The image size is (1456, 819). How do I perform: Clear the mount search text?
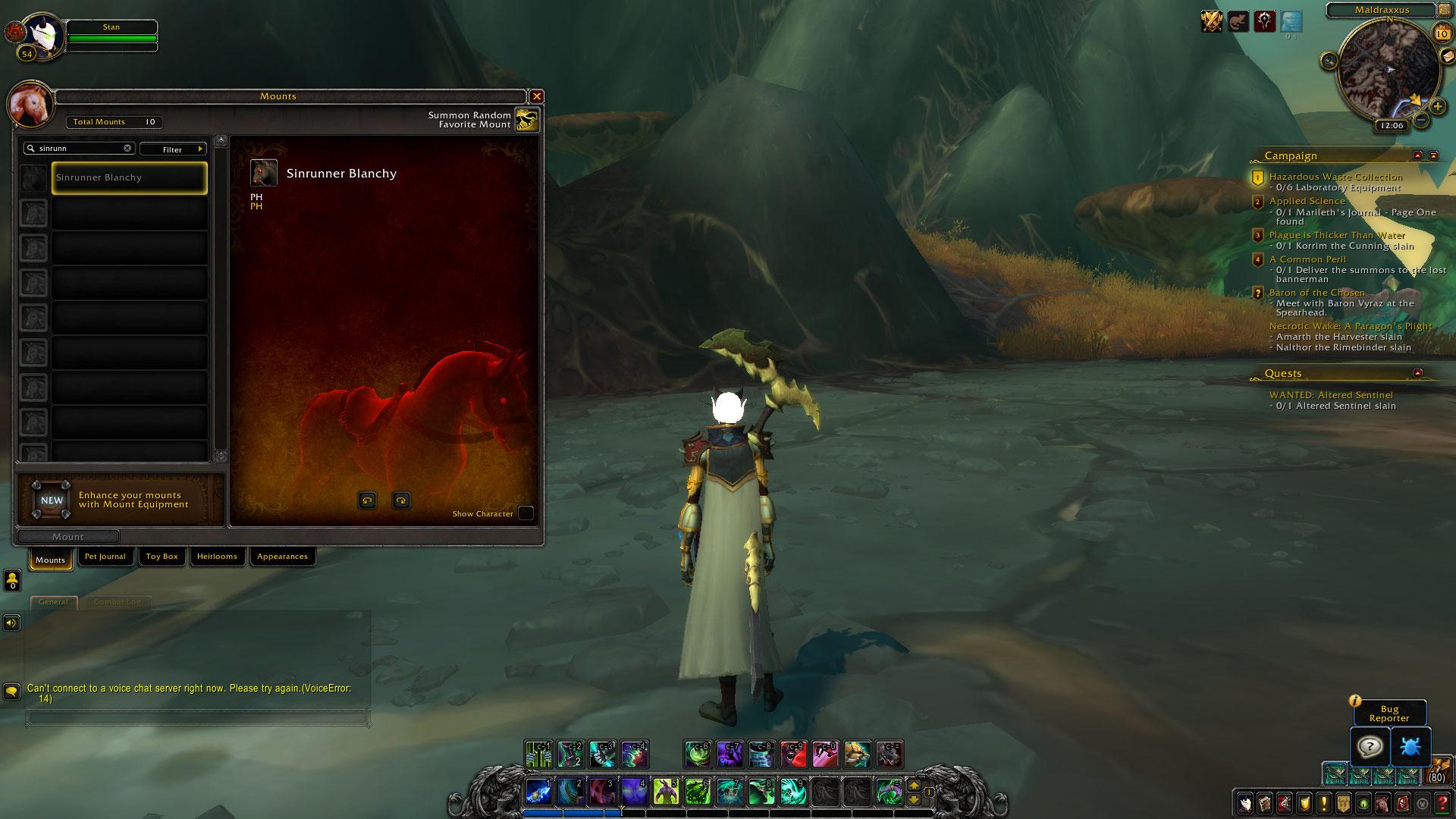pos(127,149)
